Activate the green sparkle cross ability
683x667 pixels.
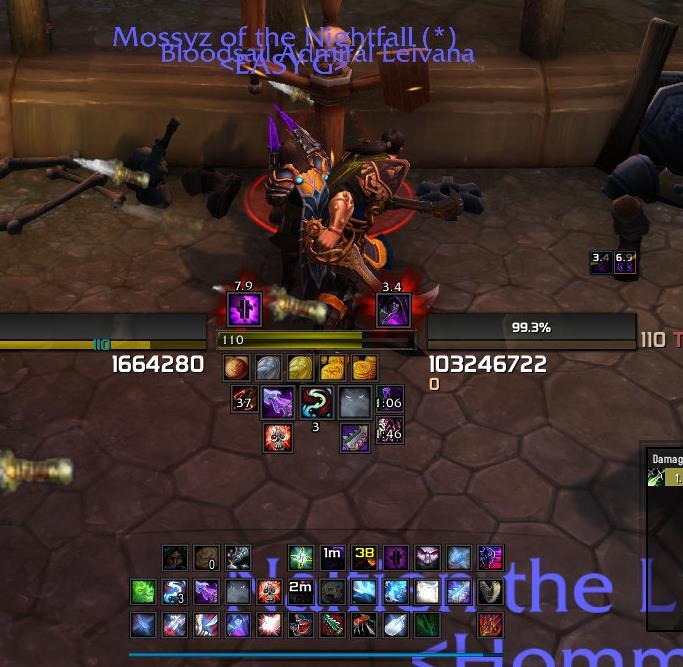pyautogui.click(x=301, y=558)
